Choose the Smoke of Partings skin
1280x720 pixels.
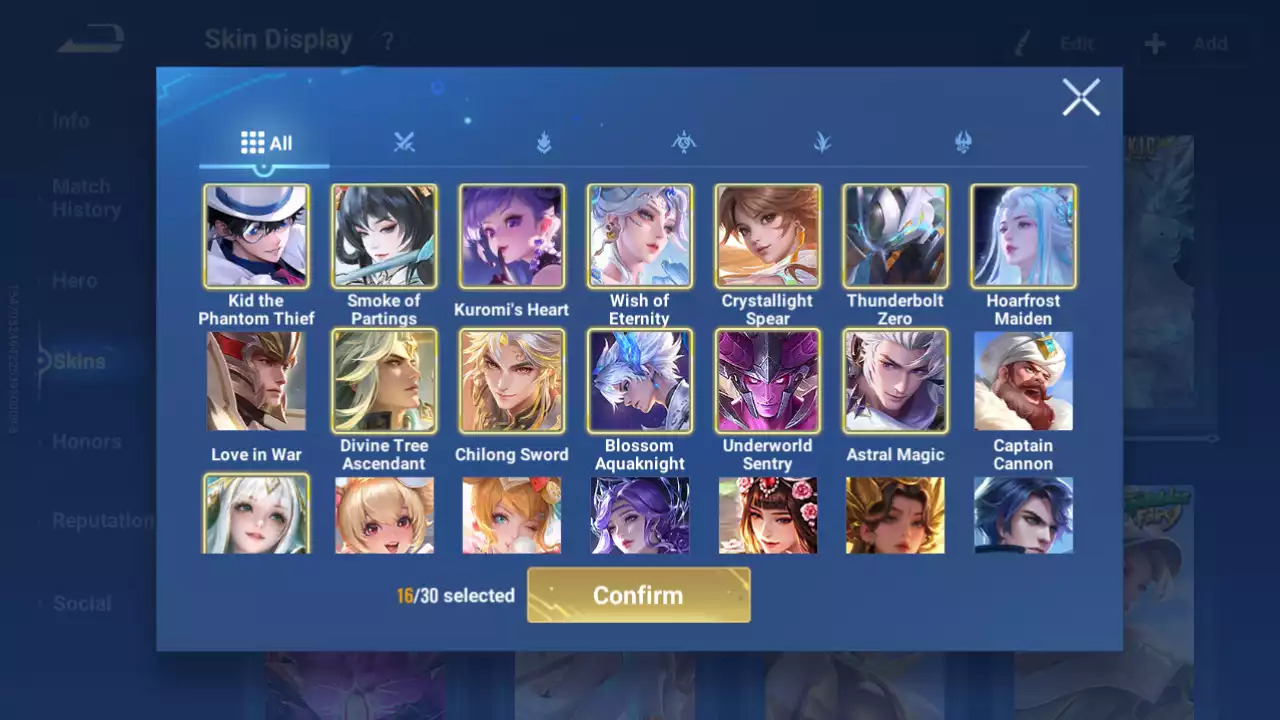384,236
